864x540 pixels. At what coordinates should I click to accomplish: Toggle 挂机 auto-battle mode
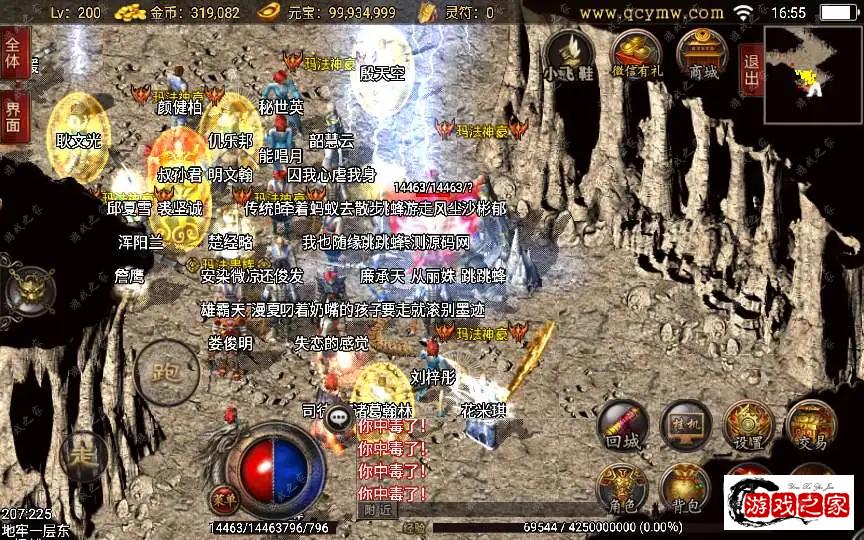(684, 425)
